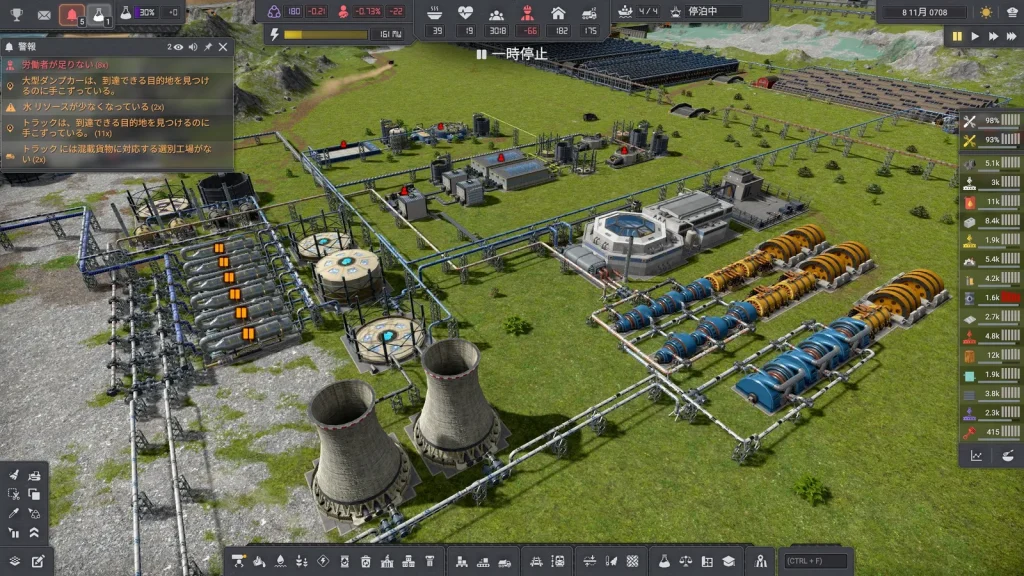Set game speed to triple fast-forward

pos(1010,36)
